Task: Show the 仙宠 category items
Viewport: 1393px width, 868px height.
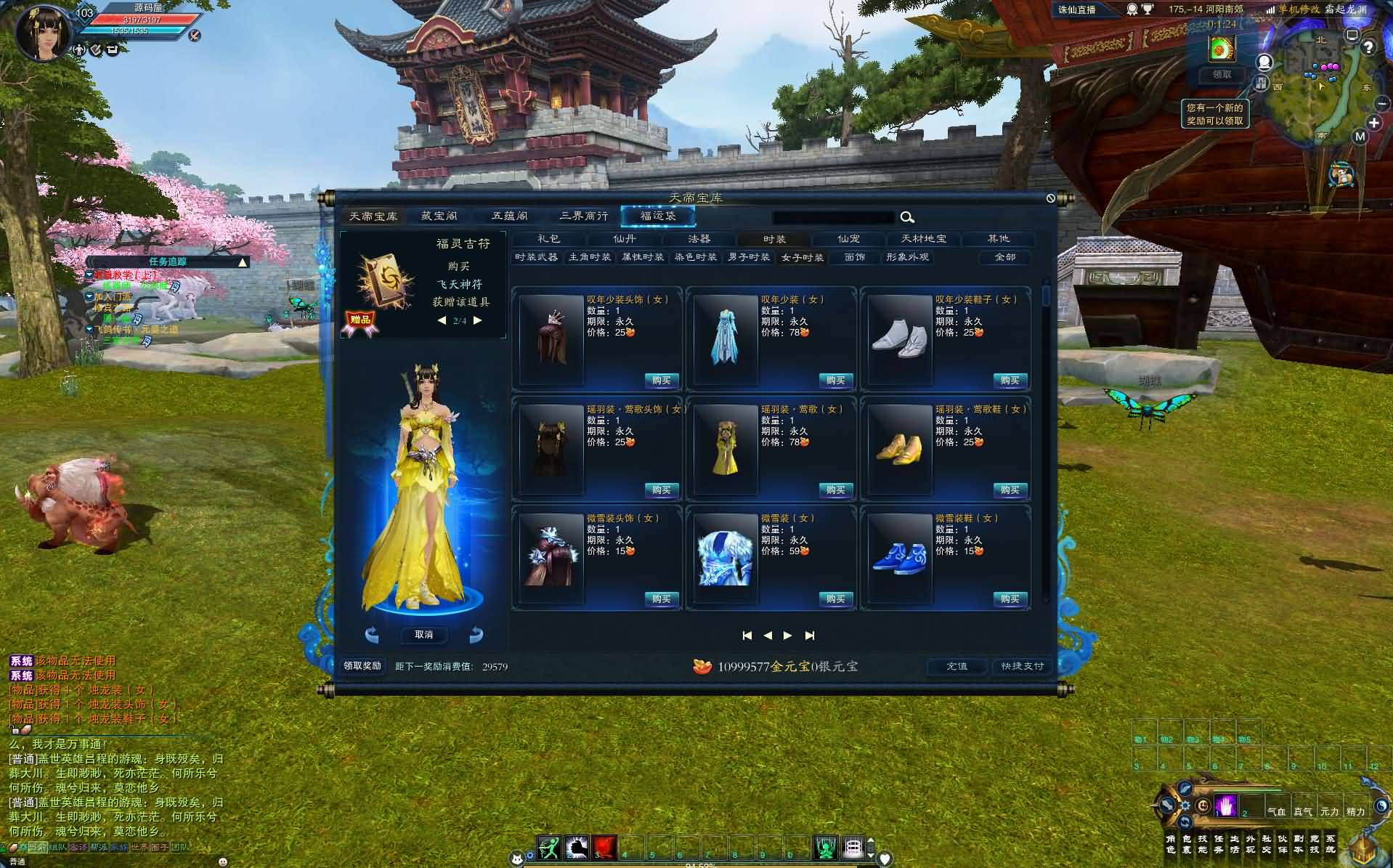Action: (x=848, y=239)
